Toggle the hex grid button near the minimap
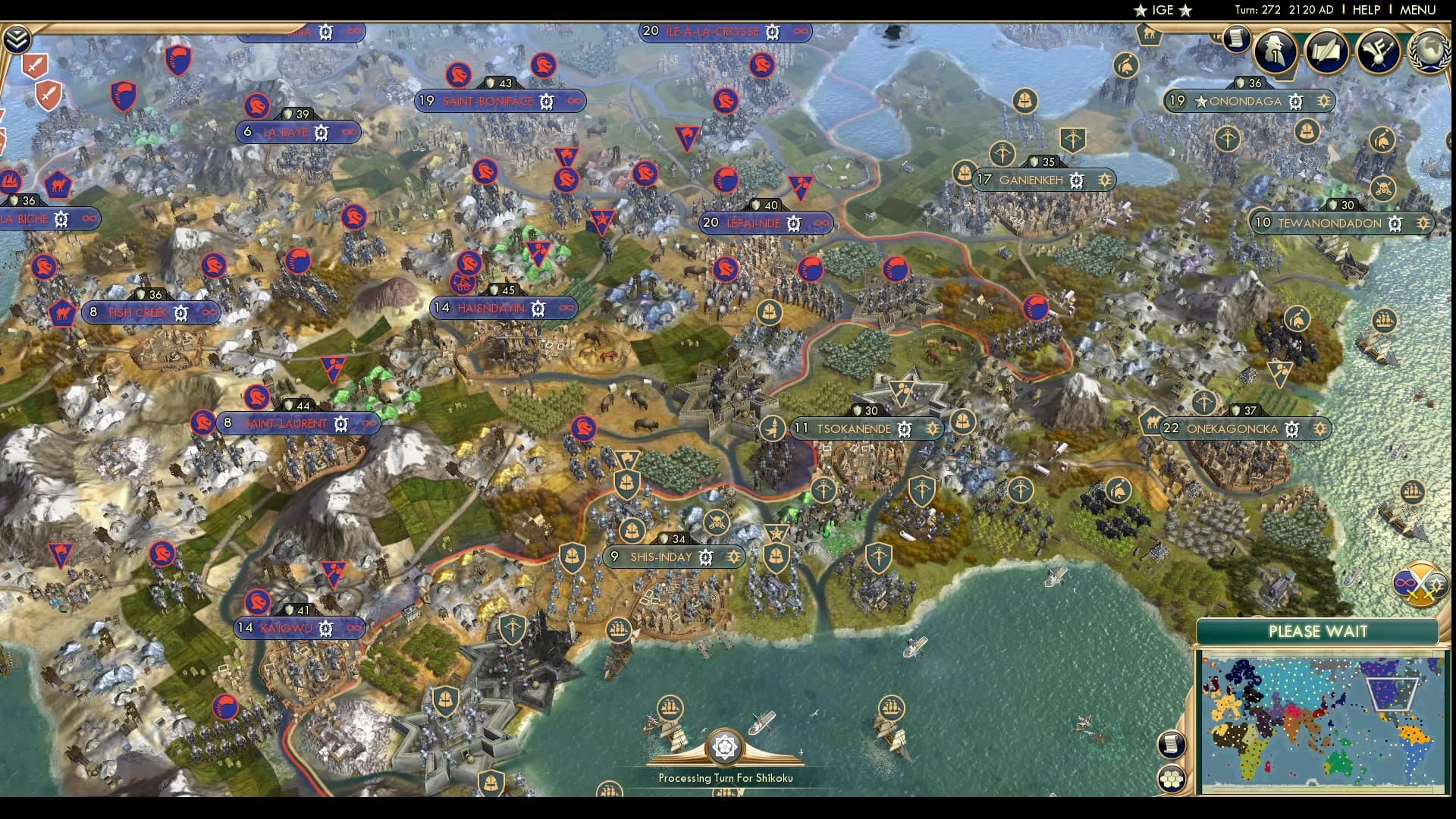The image size is (1456, 819). 1173,777
